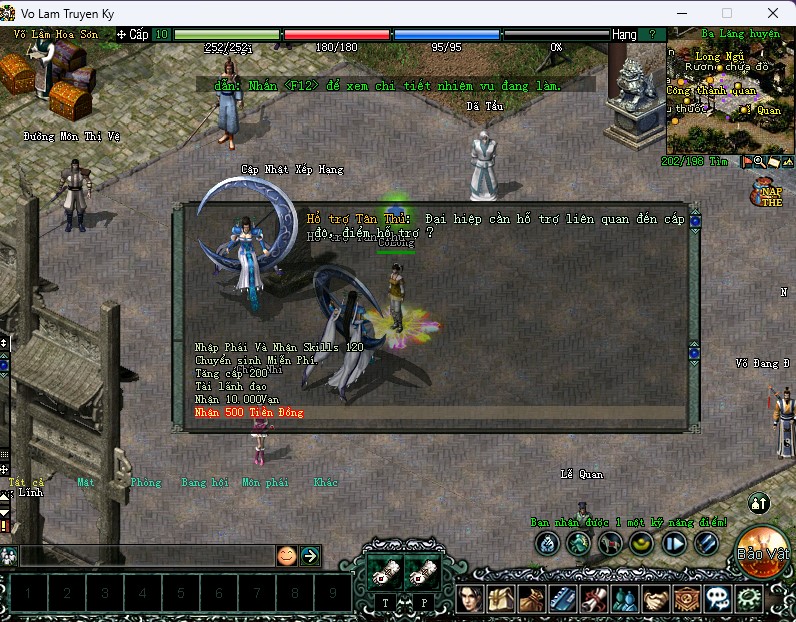The height and width of the screenshot is (622, 796).
Task: Show the 'Tất cả' chat channel
Action: click(x=26, y=482)
